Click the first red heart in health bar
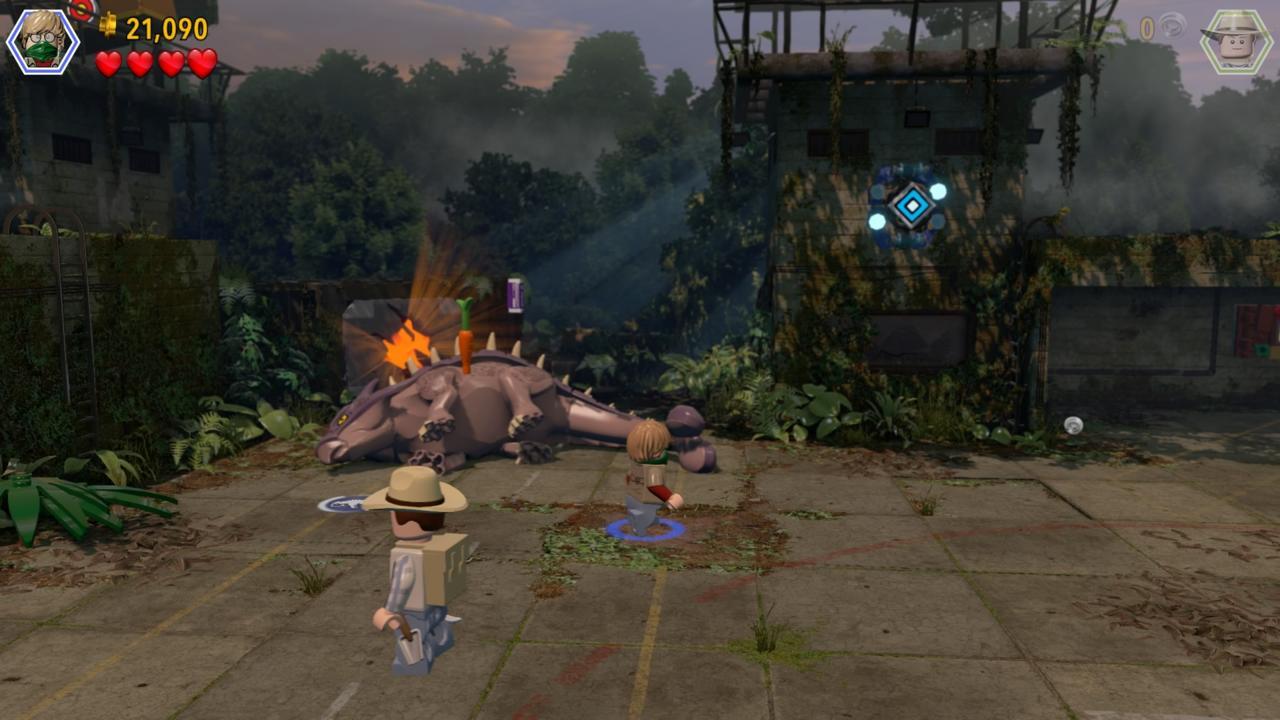This screenshot has height=720, width=1280. [108, 63]
